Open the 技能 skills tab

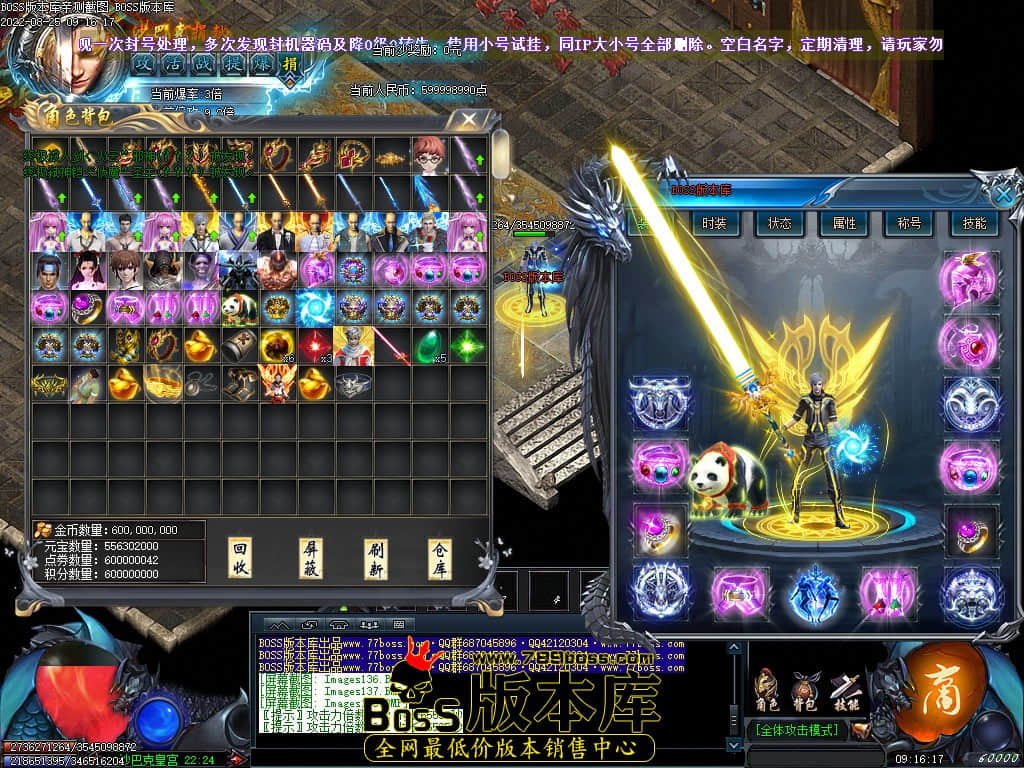click(x=973, y=224)
